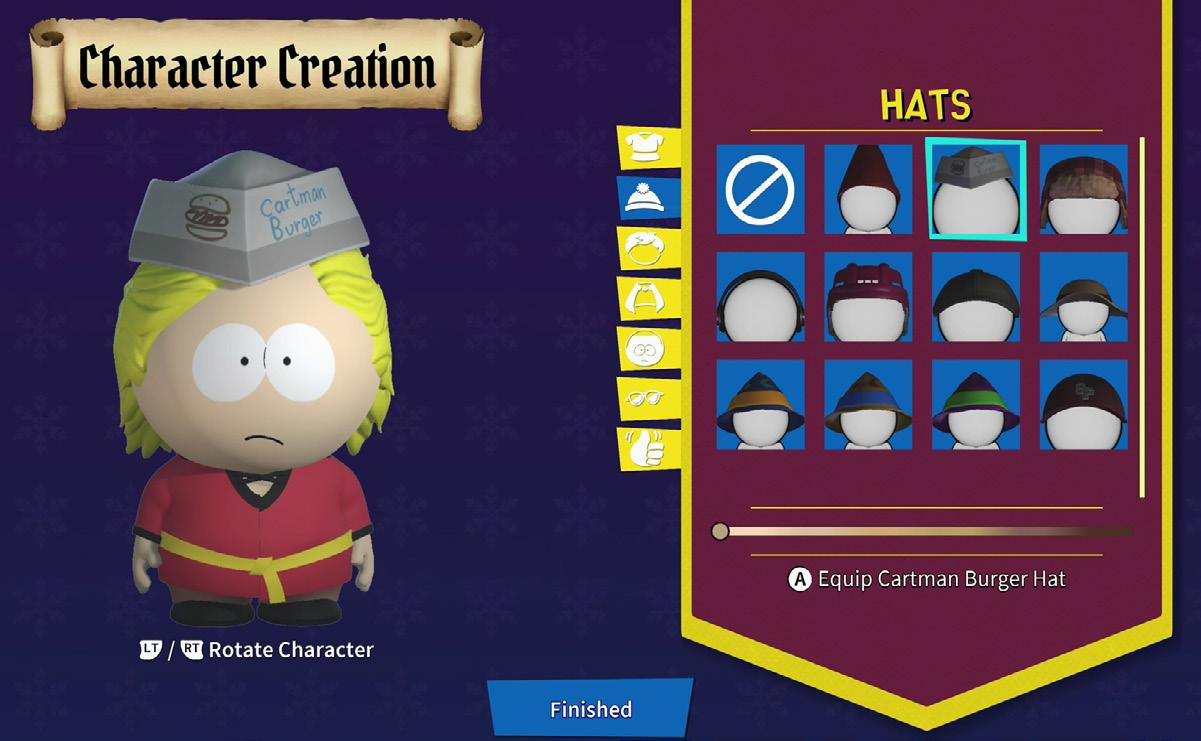This screenshot has height=741, width=1201.
Task: Switch to the hats beanie tab
Action: [x=646, y=198]
